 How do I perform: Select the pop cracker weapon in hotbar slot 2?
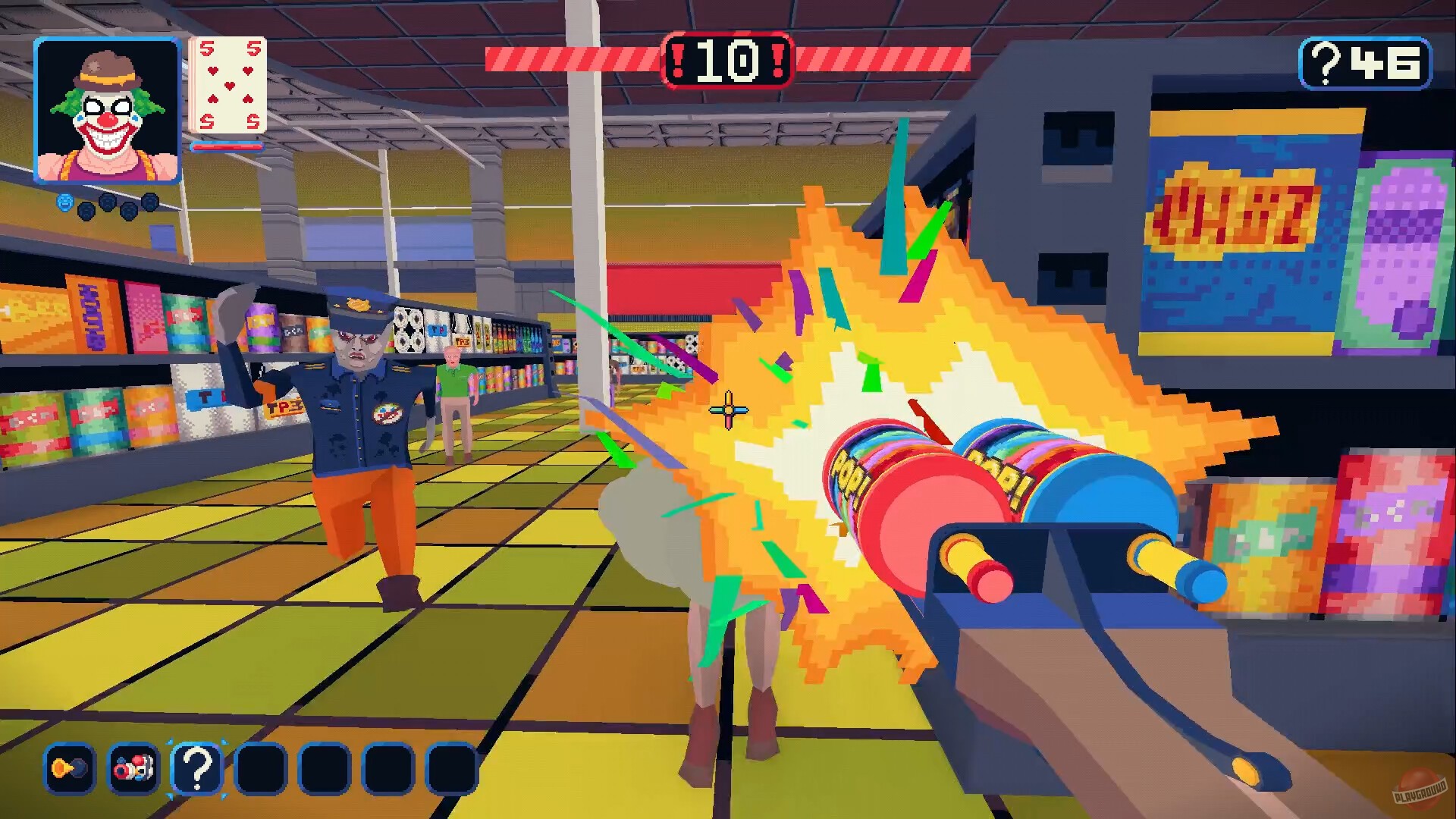click(x=133, y=767)
